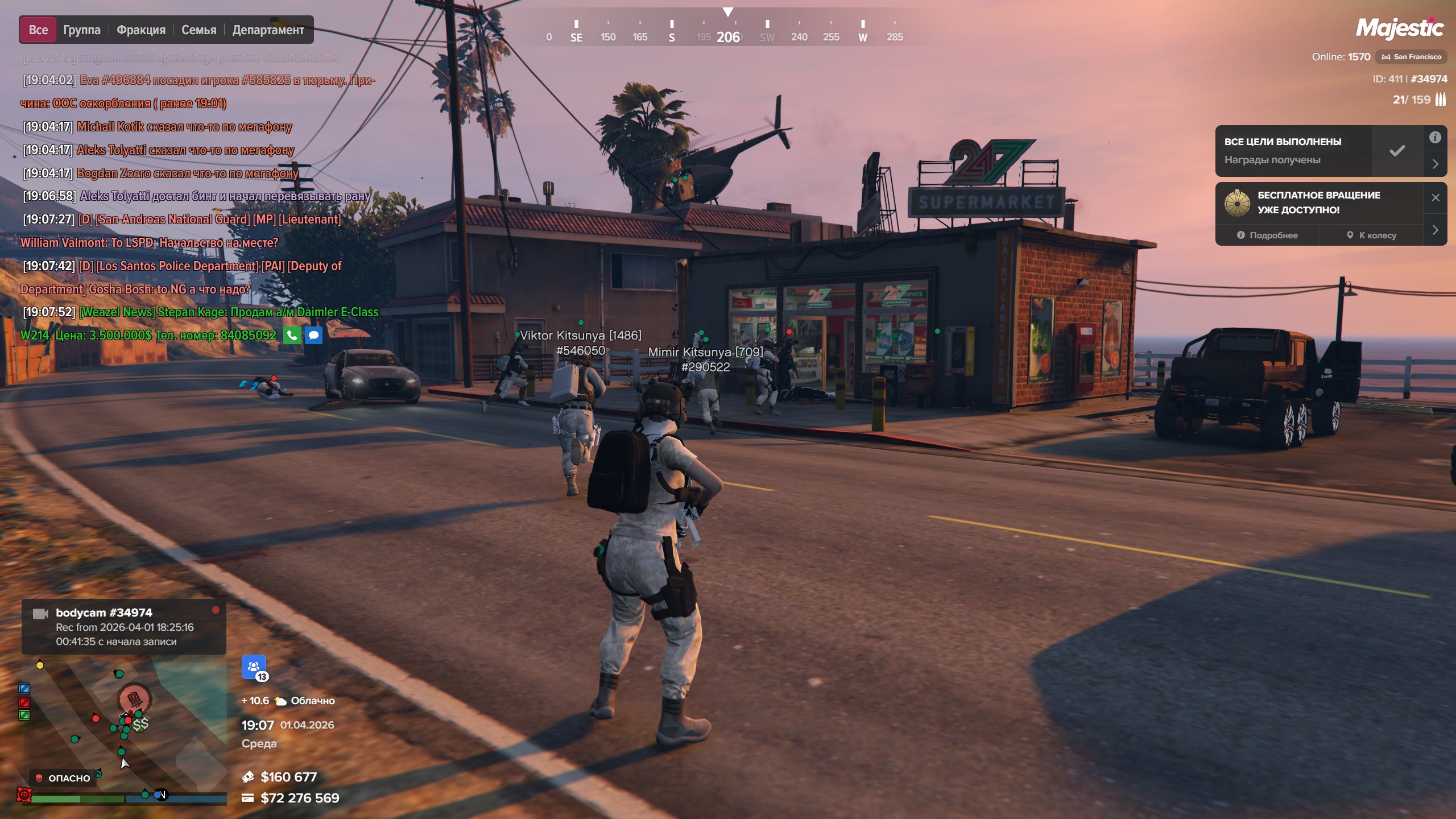Screen dimensions: 1456x819
Task: Open Подробнее about the free spin
Action: 1267,235
